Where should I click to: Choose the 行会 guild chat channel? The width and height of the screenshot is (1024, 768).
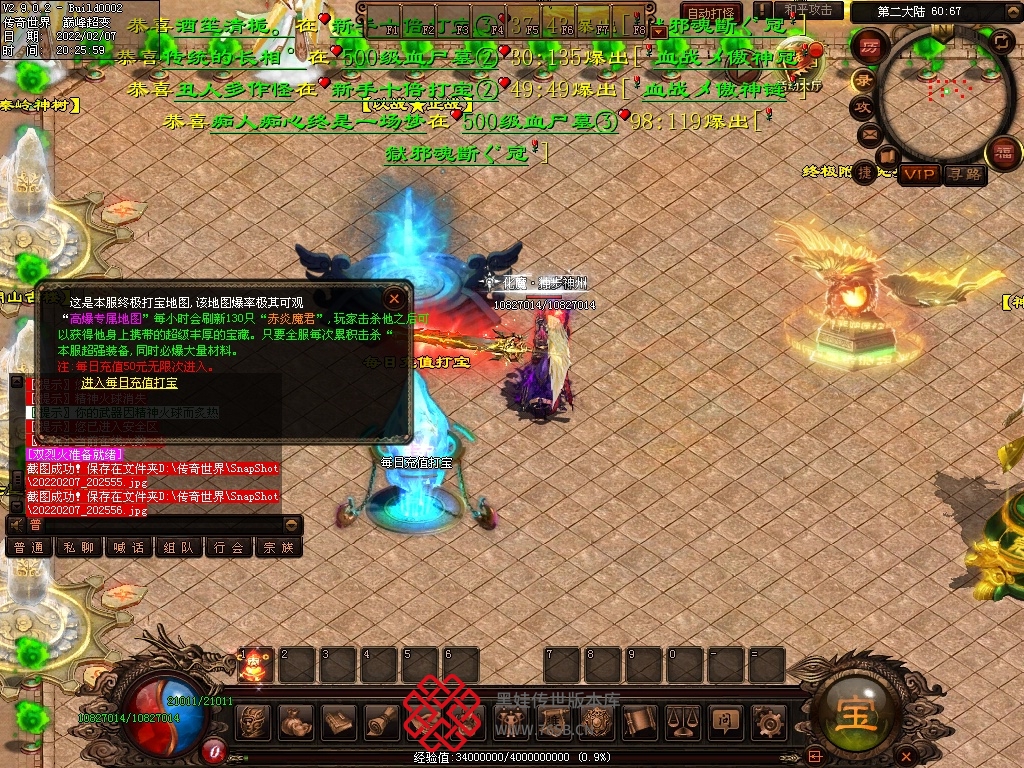pos(229,548)
